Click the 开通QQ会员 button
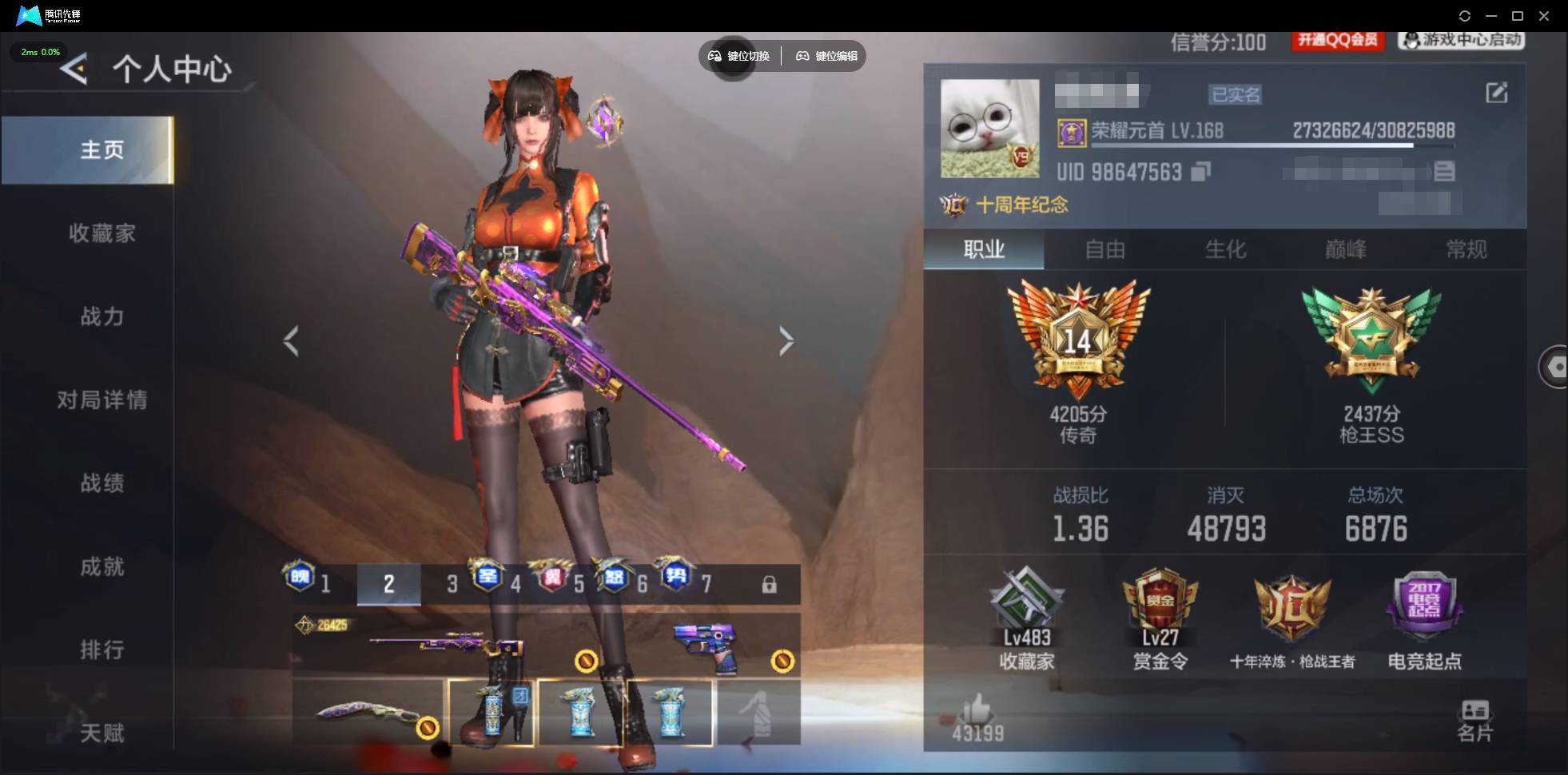Viewport: 1568px width, 775px height. pyautogui.click(x=1337, y=42)
